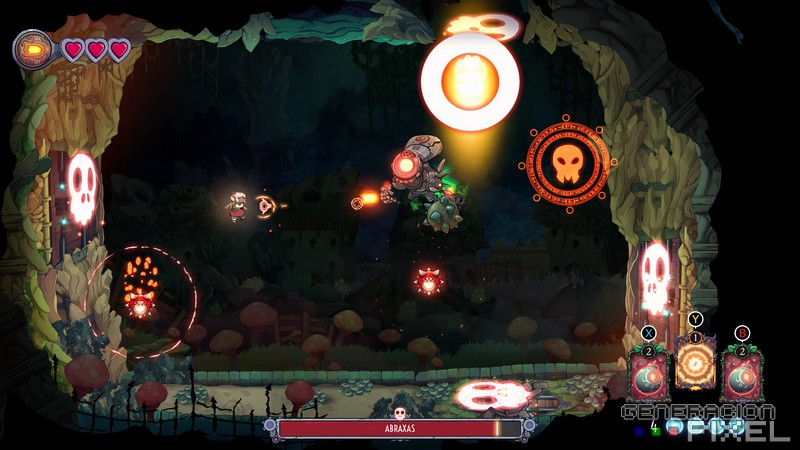Image resolution: width=800 pixels, height=450 pixels.
Task: Select the bomb card assigned to X
Action: click(x=647, y=374)
